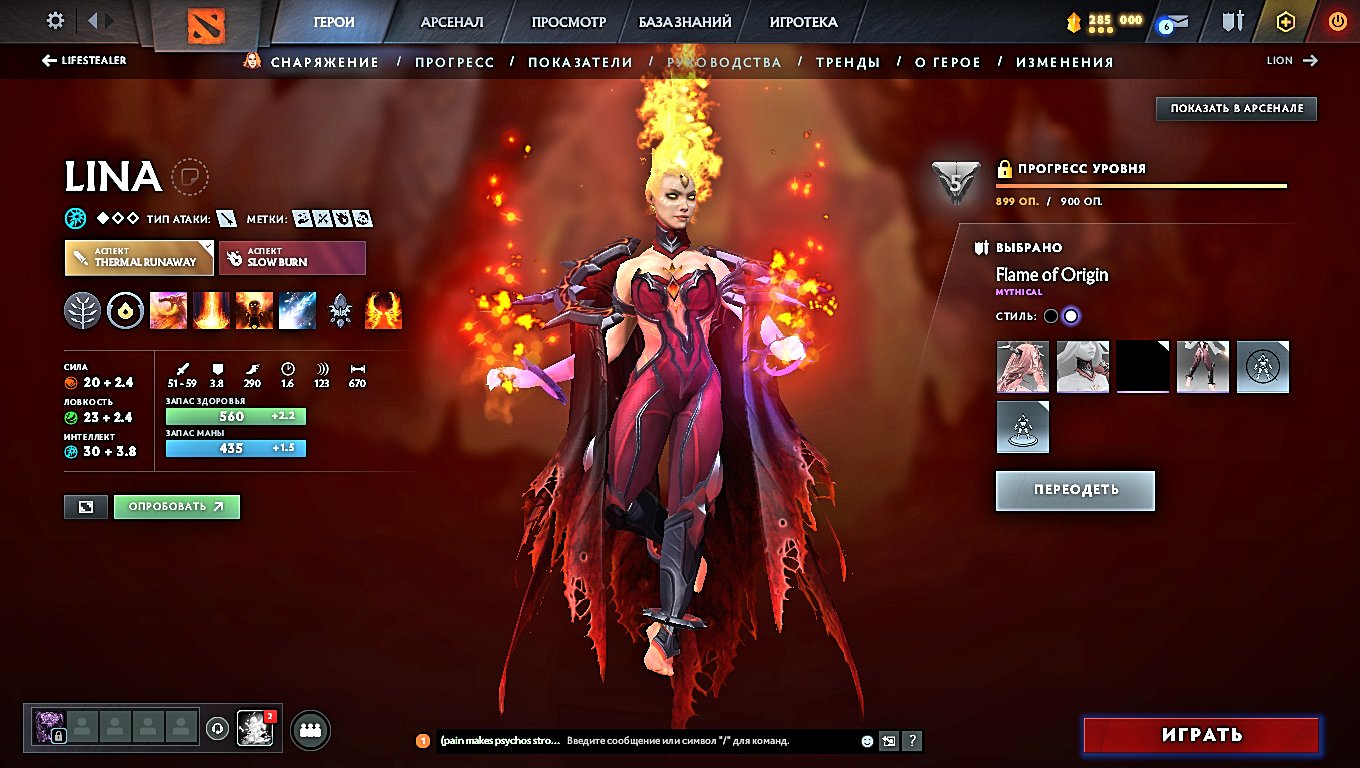Open the Просмотр tab
This screenshot has width=1360, height=768.
(x=568, y=22)
